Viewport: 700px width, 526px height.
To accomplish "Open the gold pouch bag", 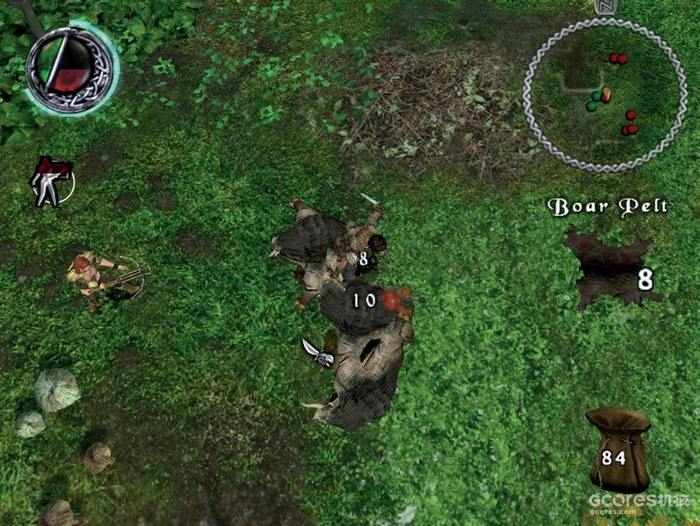I will tap(618, 448).
